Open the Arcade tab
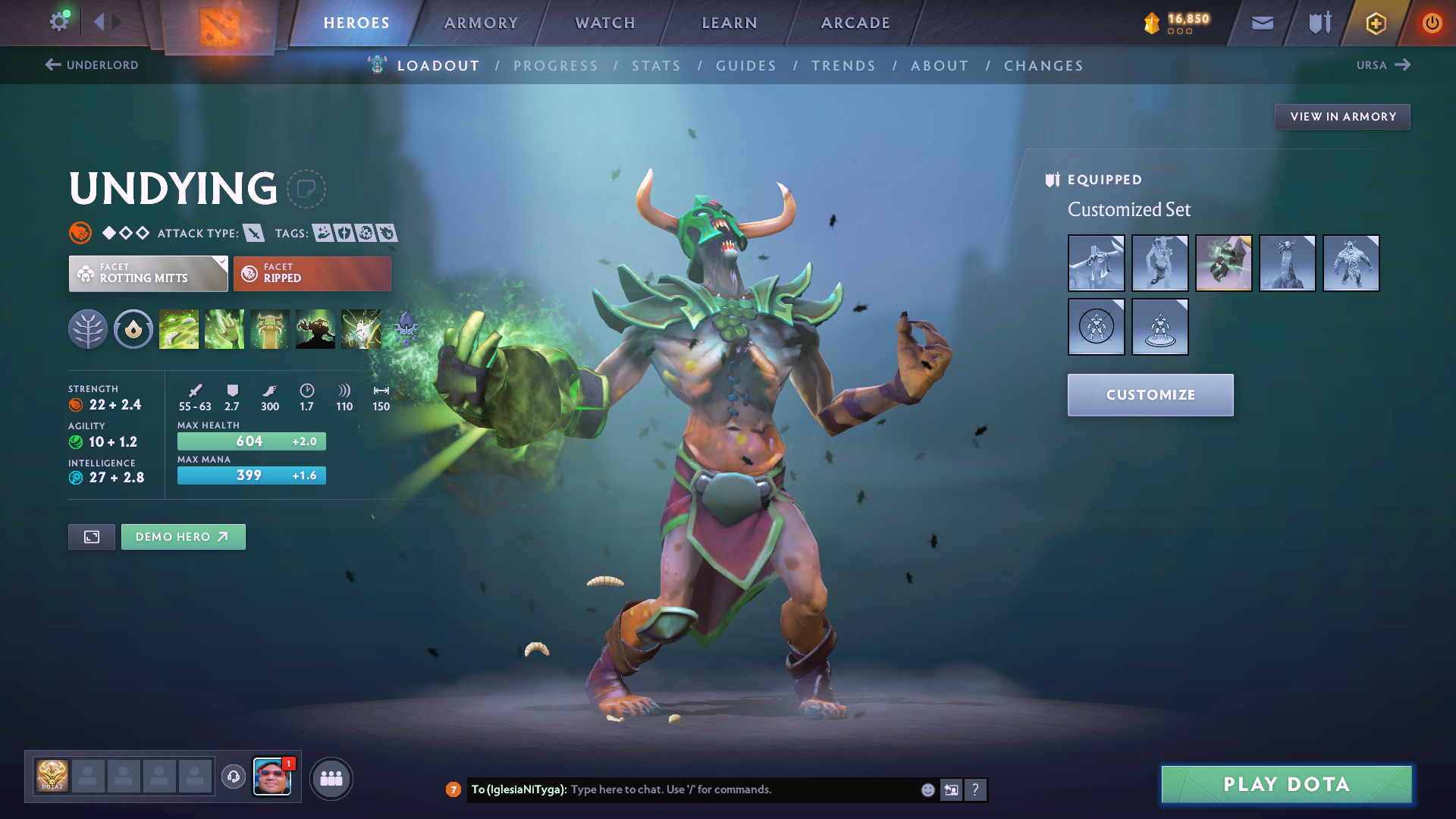This screenshot has height=819, width=1456. pyautogui.click(x=855, y=23)
